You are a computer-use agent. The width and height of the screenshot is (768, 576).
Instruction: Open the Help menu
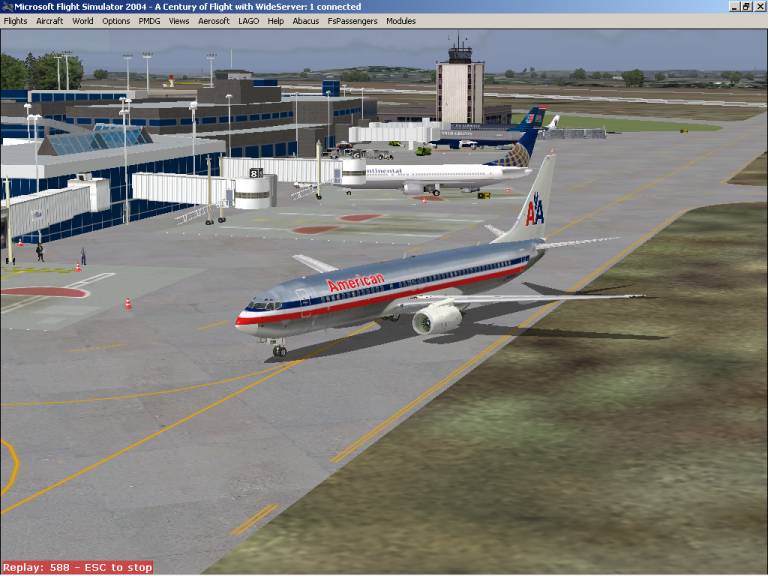point(276,20)
